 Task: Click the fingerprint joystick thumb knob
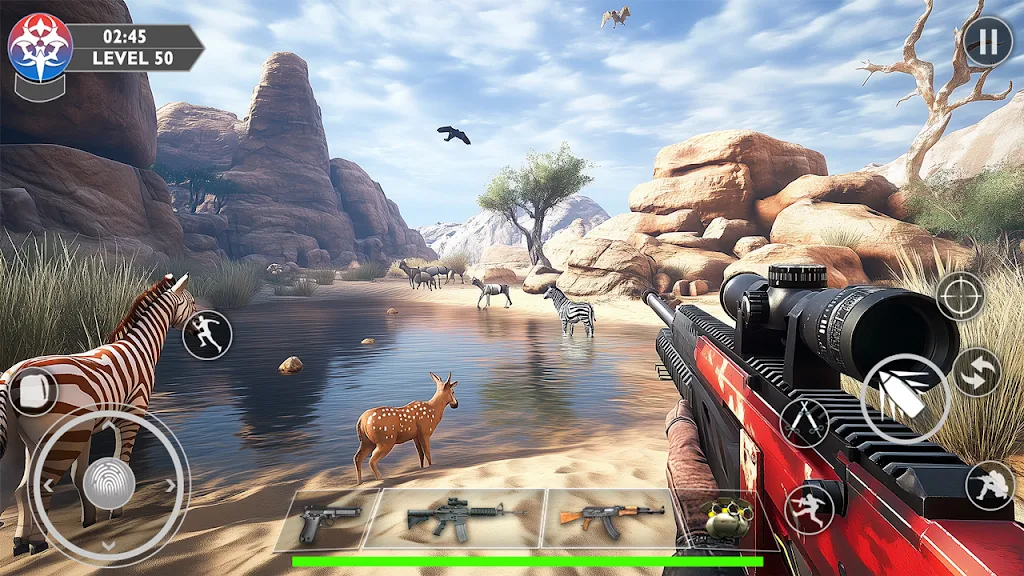(x=108, y=484)
